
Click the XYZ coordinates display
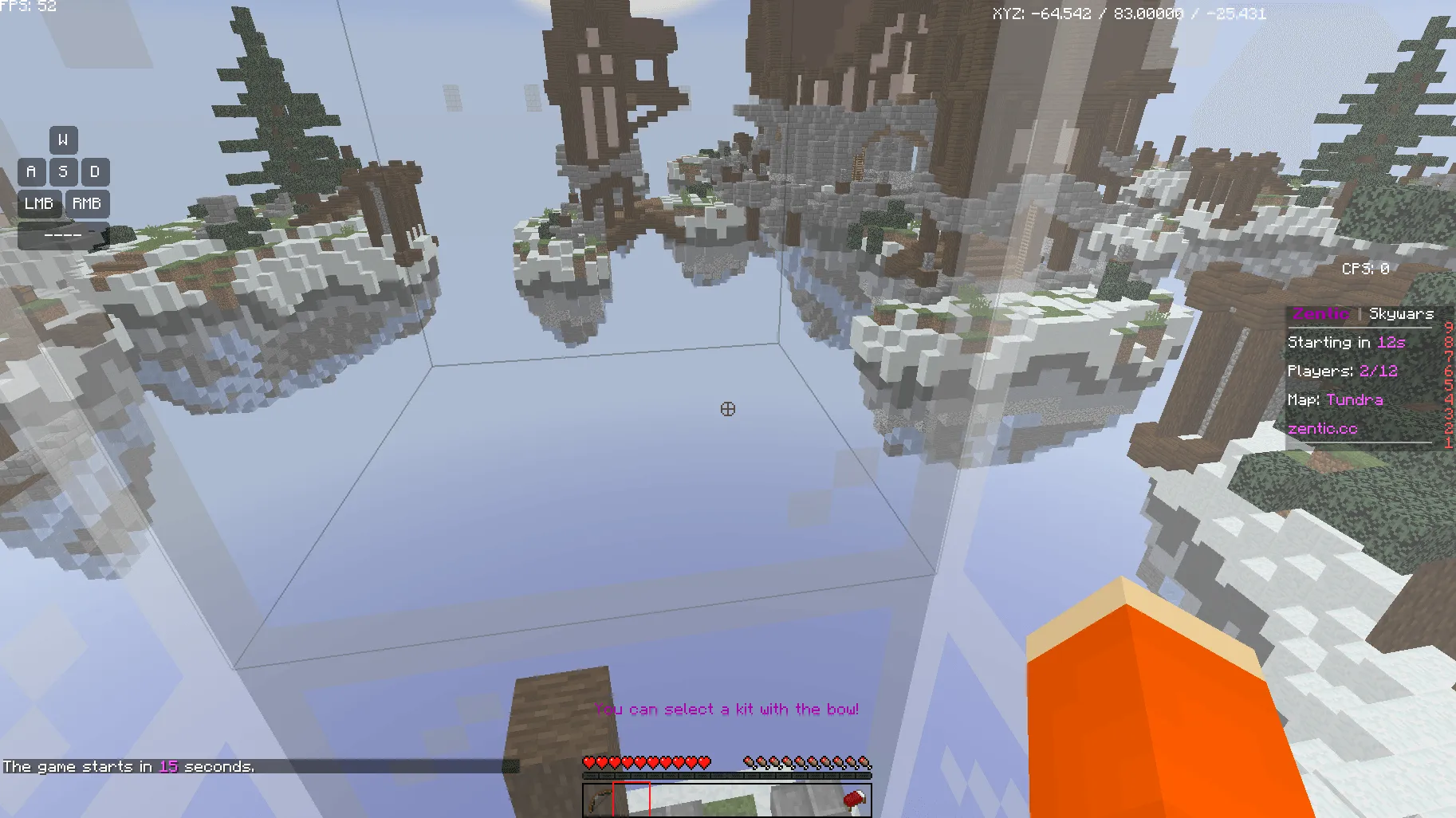pos(1129,13)
